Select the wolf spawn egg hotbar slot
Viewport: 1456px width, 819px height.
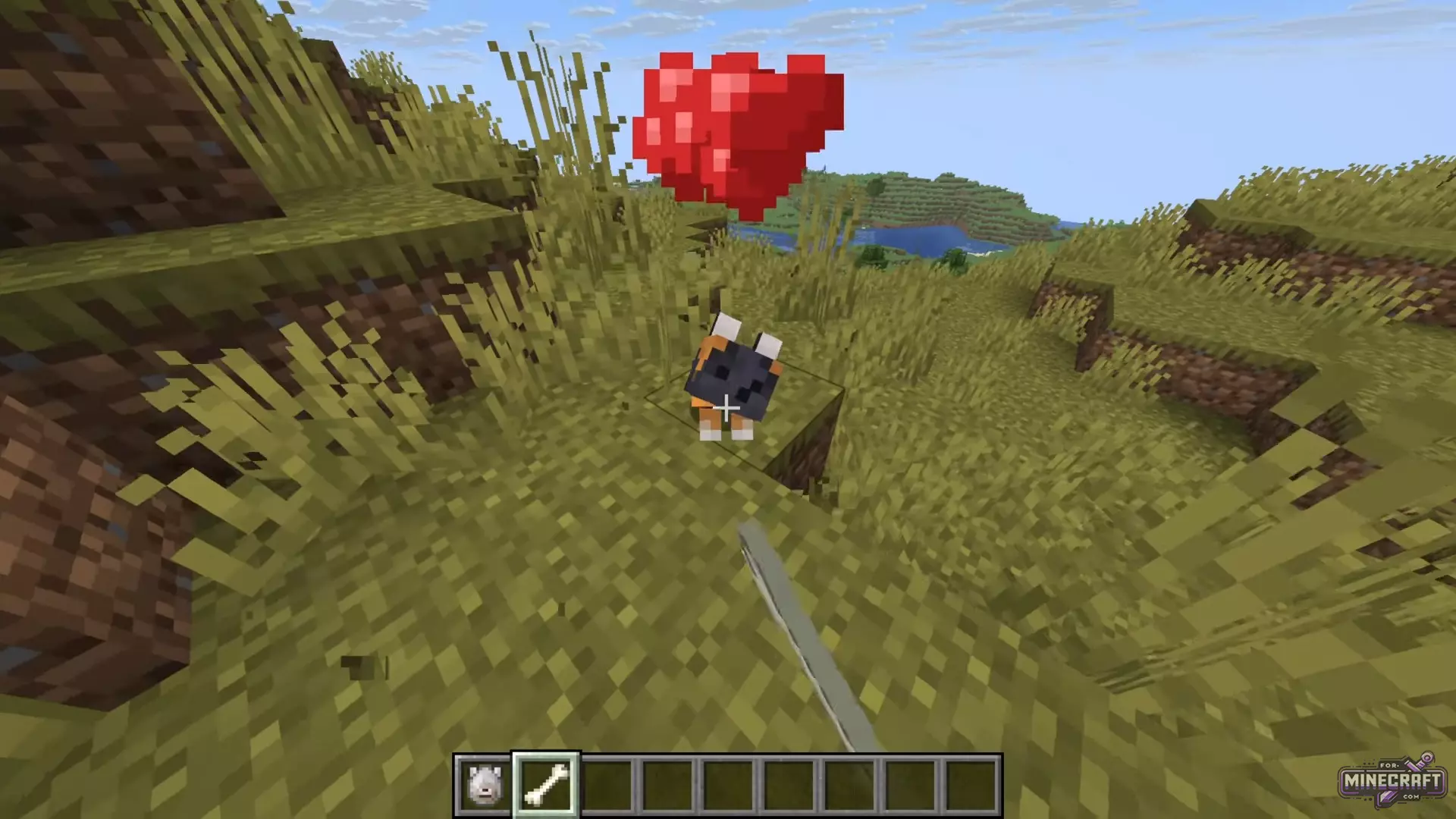tap(485, 784)
